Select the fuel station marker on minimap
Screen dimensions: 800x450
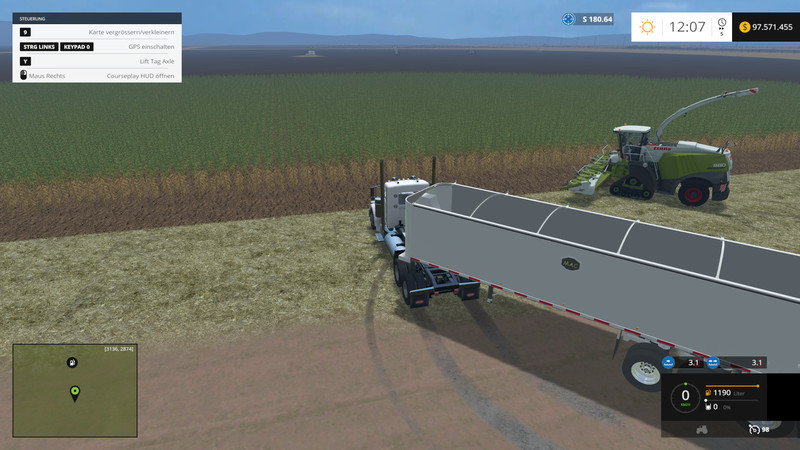(x=72, y=362)
